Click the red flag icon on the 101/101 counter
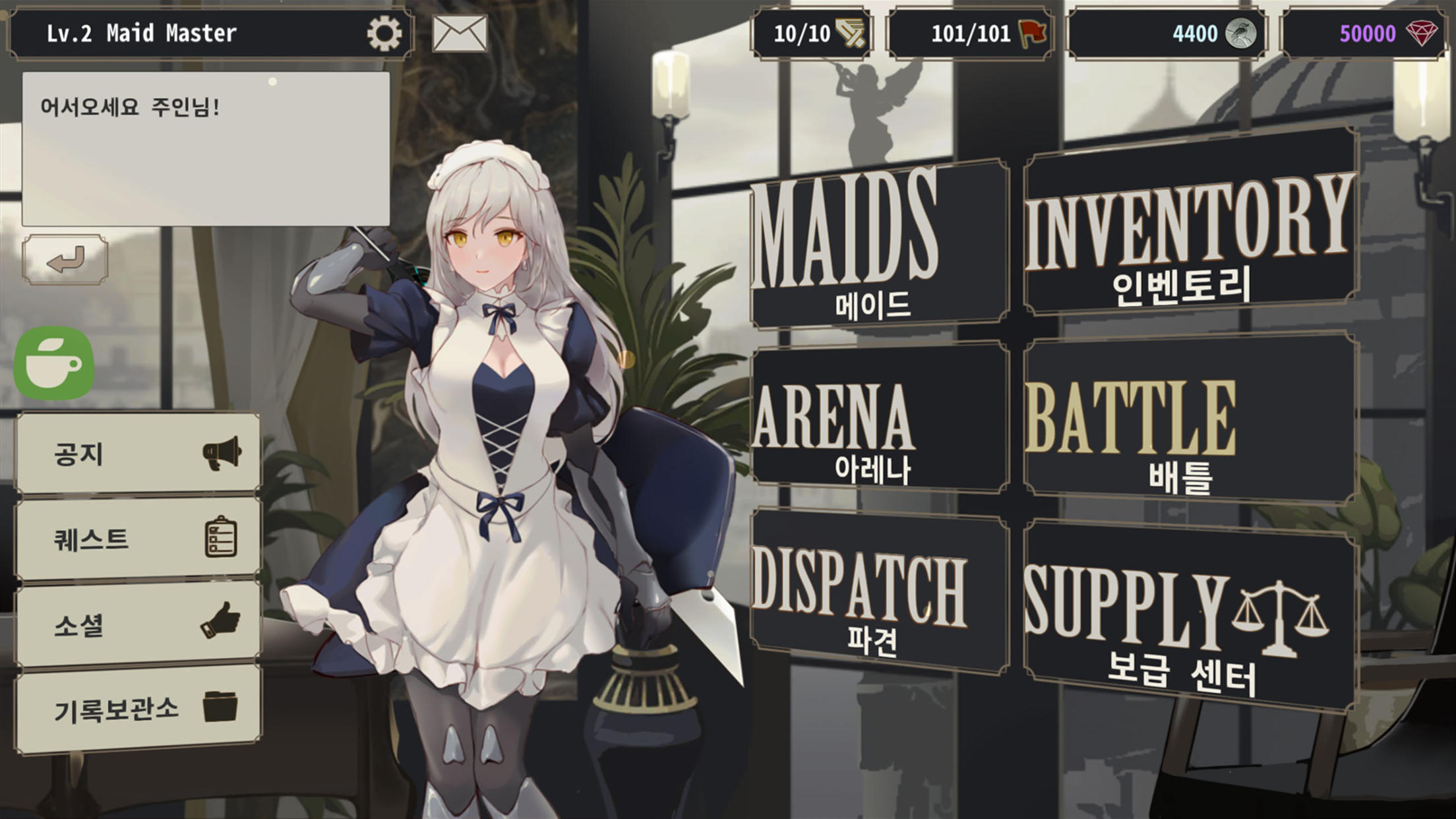1456x819 pixels. [x=1031, y=32]
